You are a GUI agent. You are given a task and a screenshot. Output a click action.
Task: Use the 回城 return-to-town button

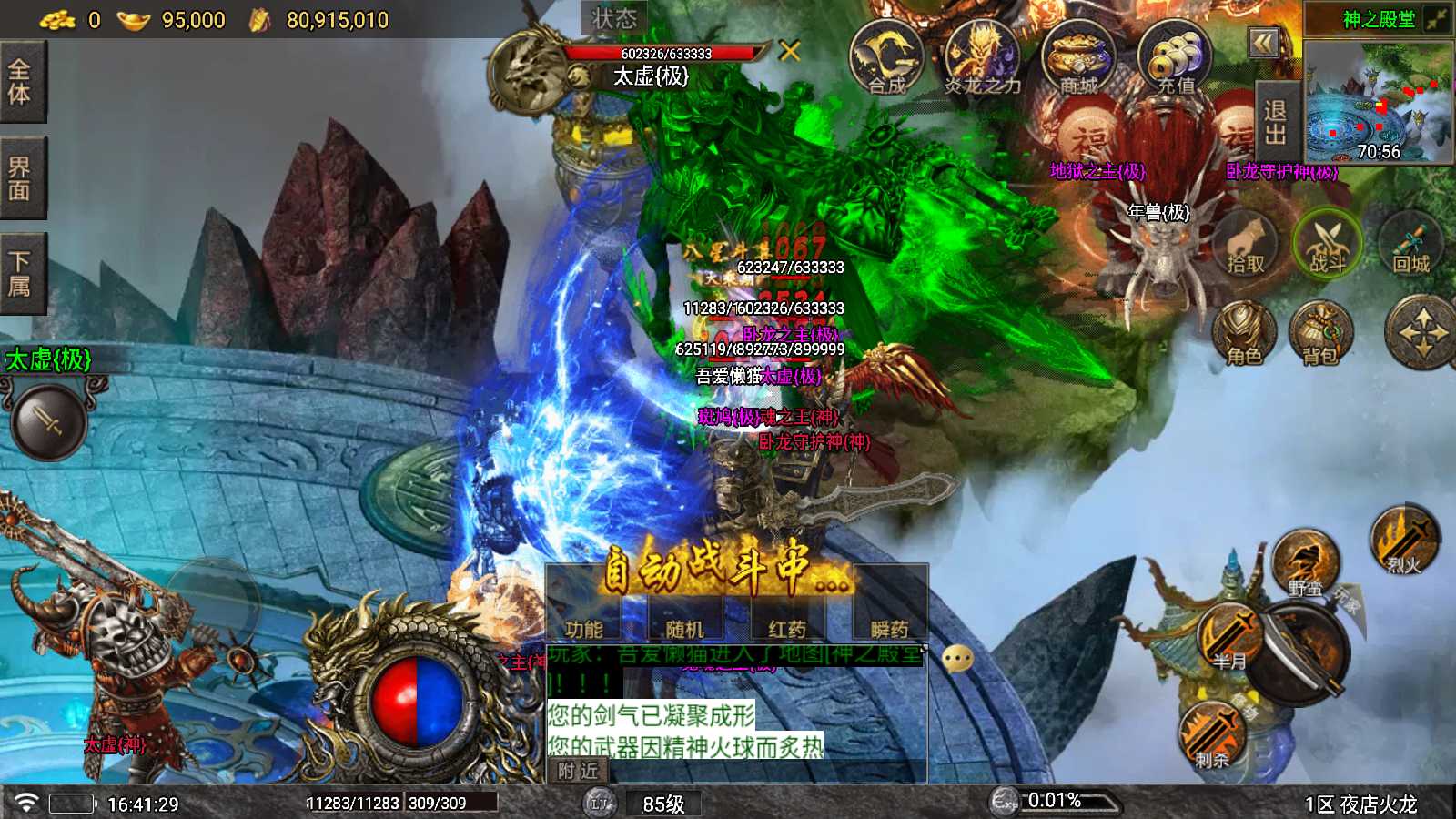[1410, 246]
